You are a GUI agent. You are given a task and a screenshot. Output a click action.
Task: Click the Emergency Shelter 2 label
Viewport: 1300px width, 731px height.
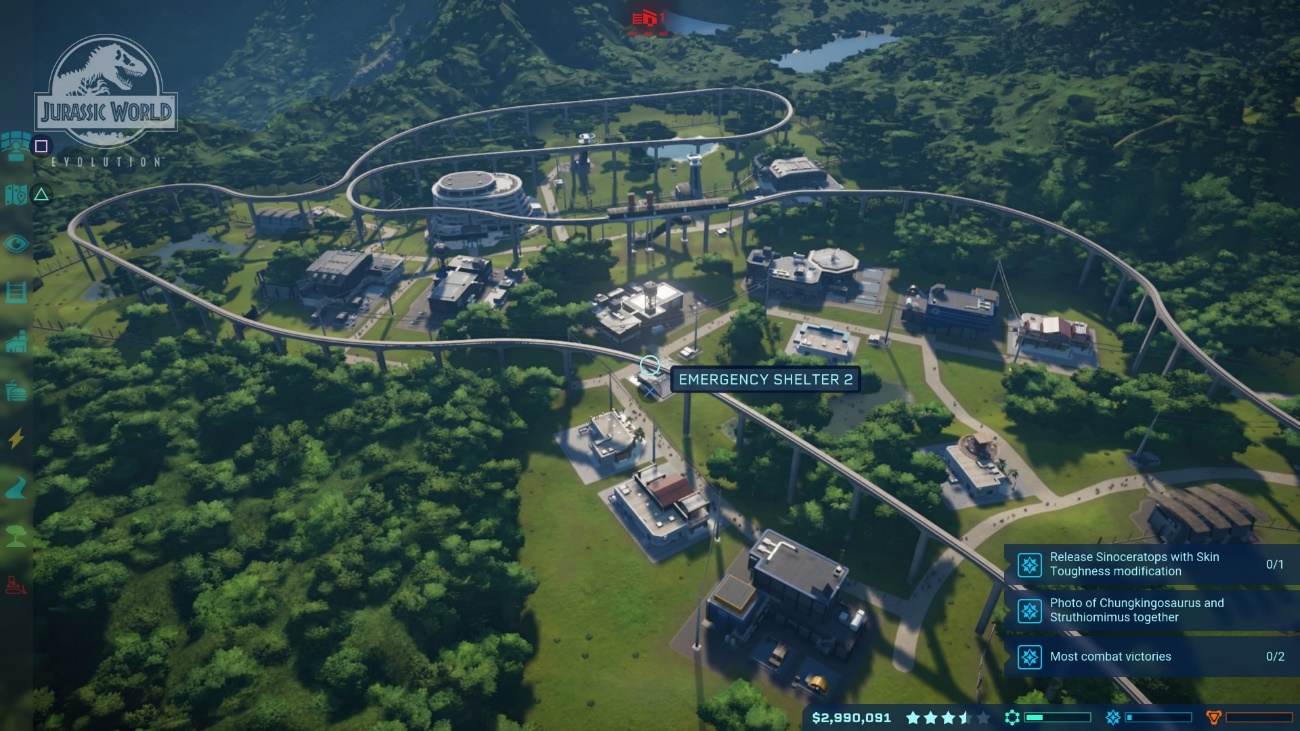765,380
